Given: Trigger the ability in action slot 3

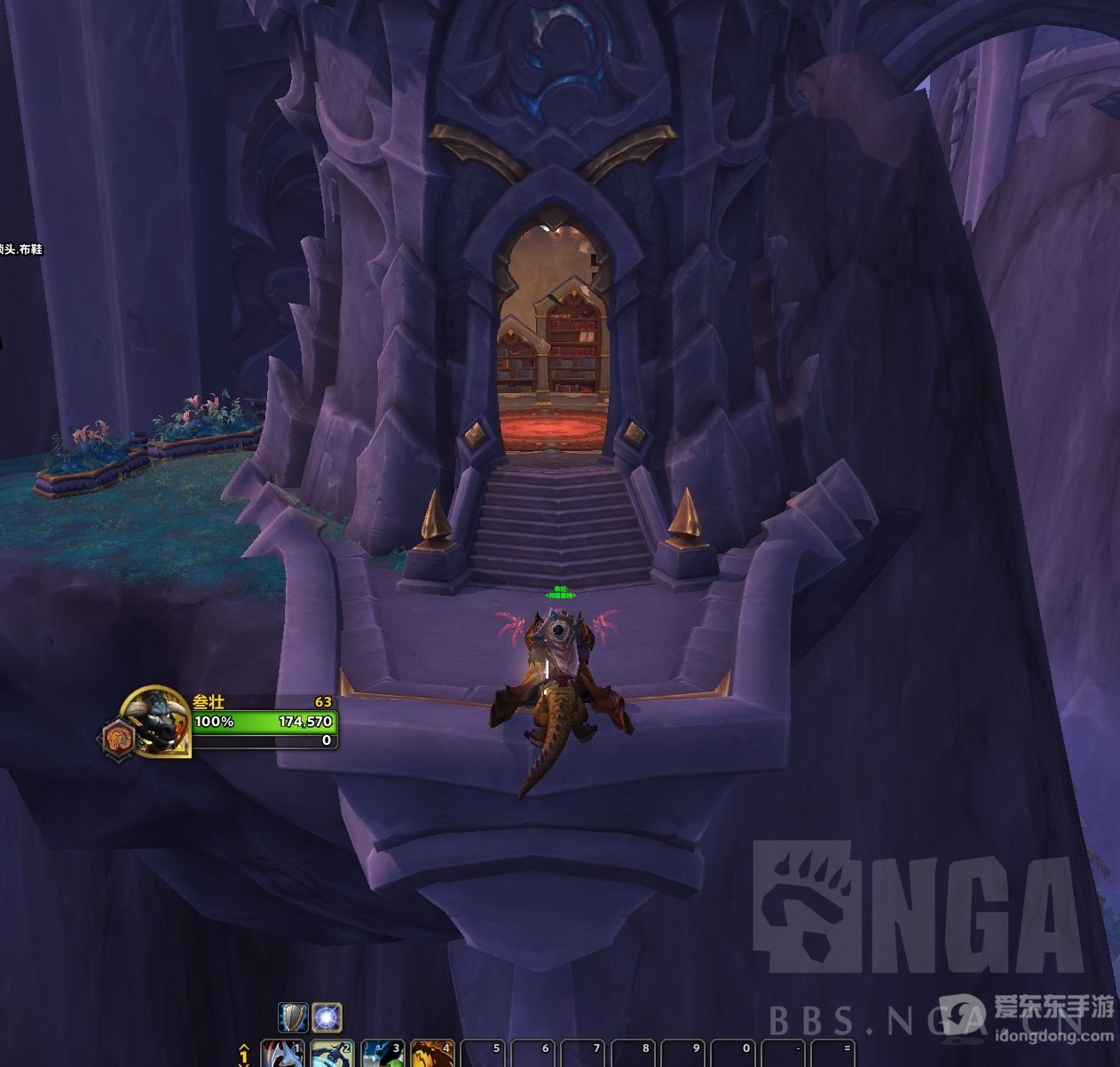Looking at the screenshot, I should [383, 1055].
